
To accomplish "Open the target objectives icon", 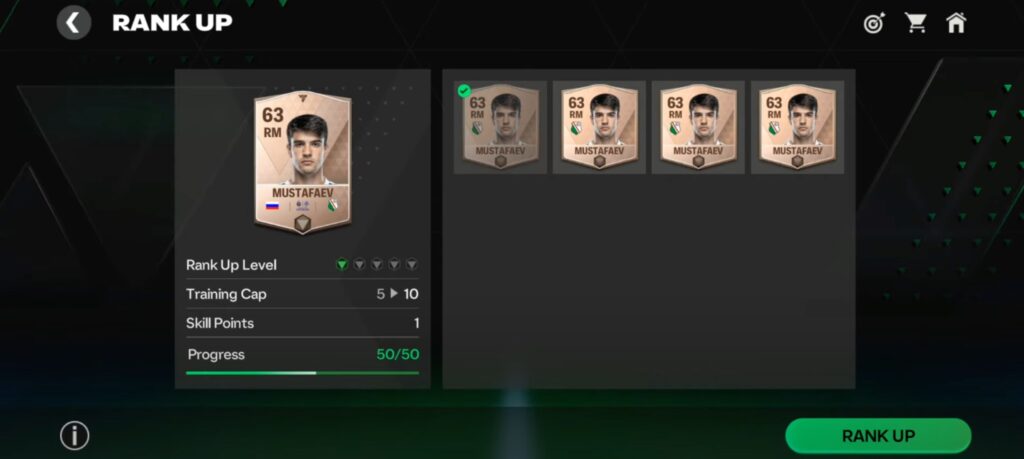I will point(875,23).
